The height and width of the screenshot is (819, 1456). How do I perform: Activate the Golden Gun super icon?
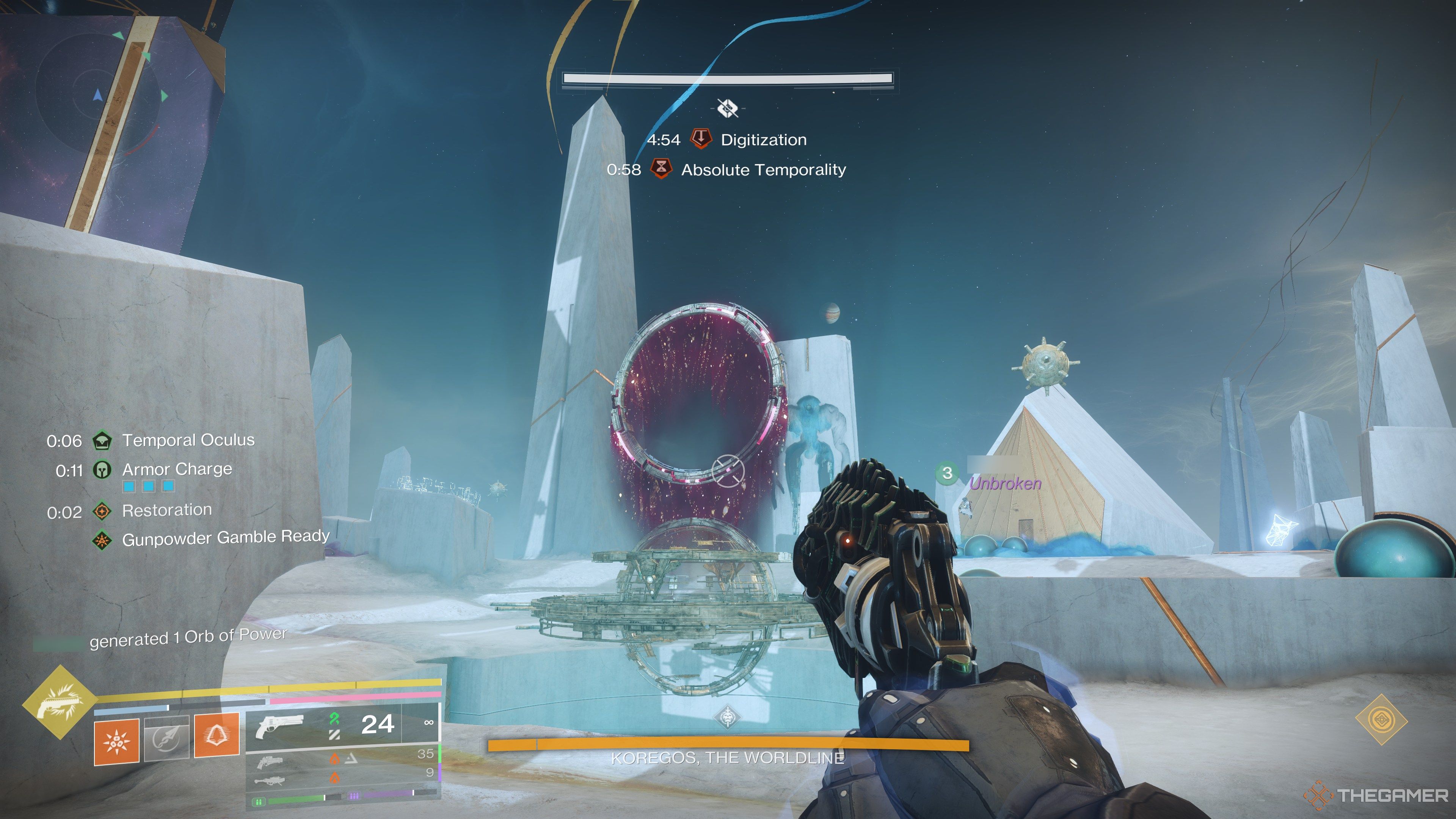pos(60,703)
